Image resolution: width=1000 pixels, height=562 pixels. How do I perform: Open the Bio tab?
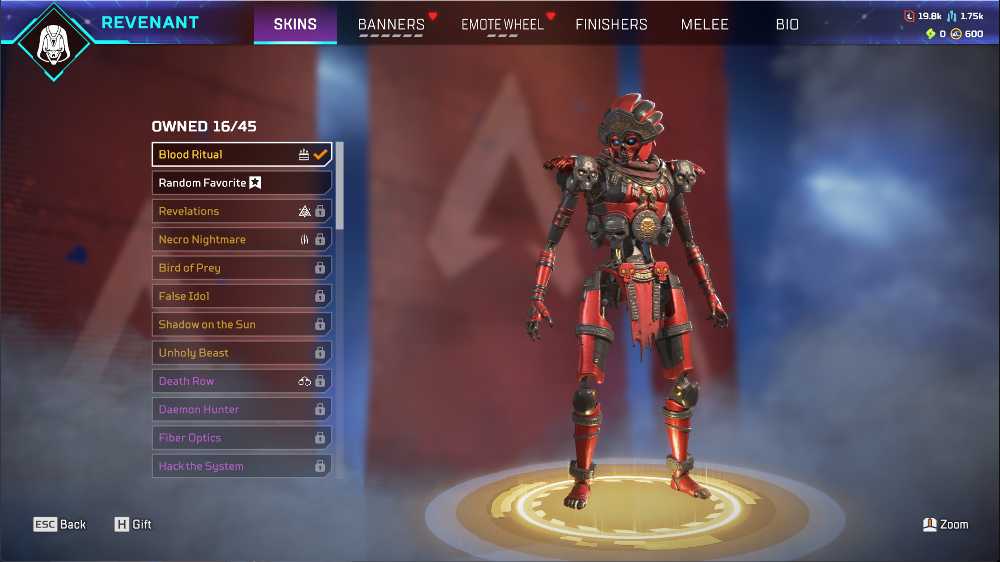pyautogui.click(x=787, y=24)
